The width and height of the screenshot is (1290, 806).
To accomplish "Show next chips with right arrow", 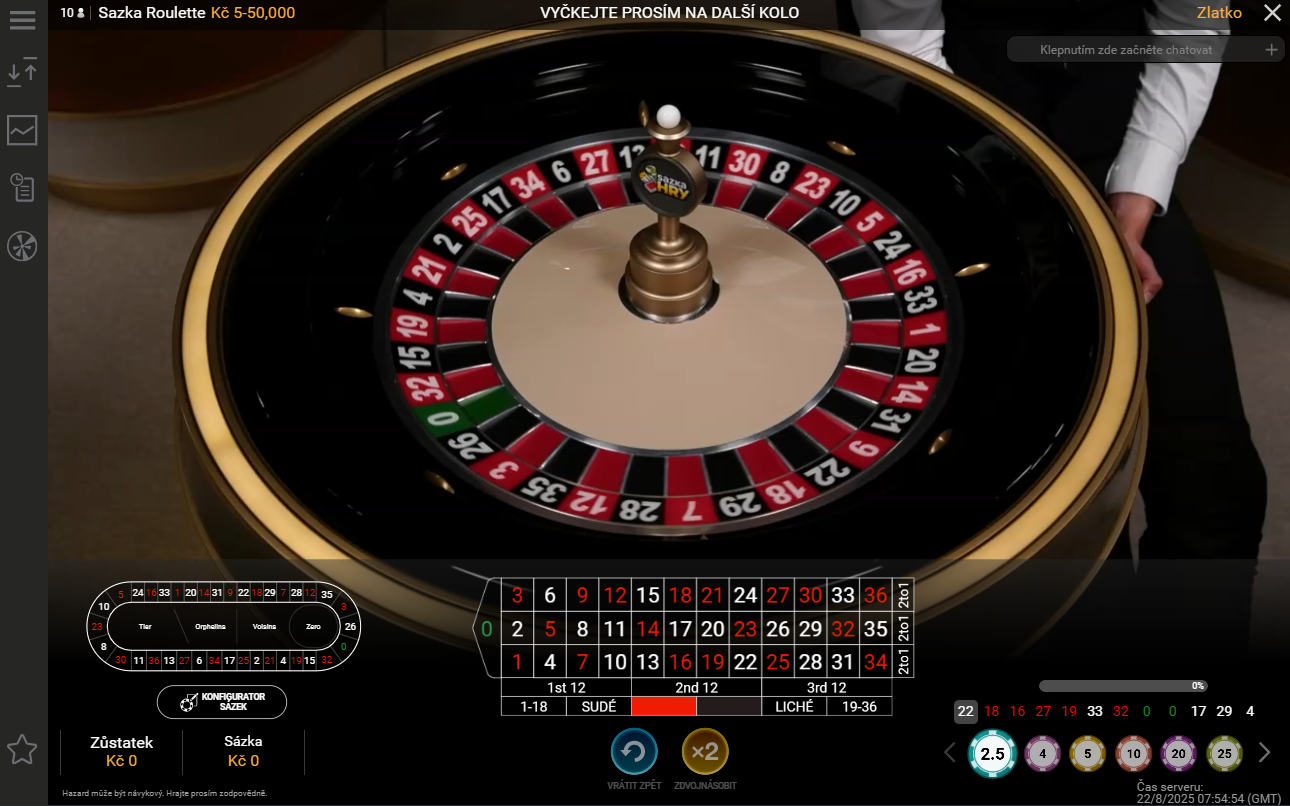I will point(1264,753).
